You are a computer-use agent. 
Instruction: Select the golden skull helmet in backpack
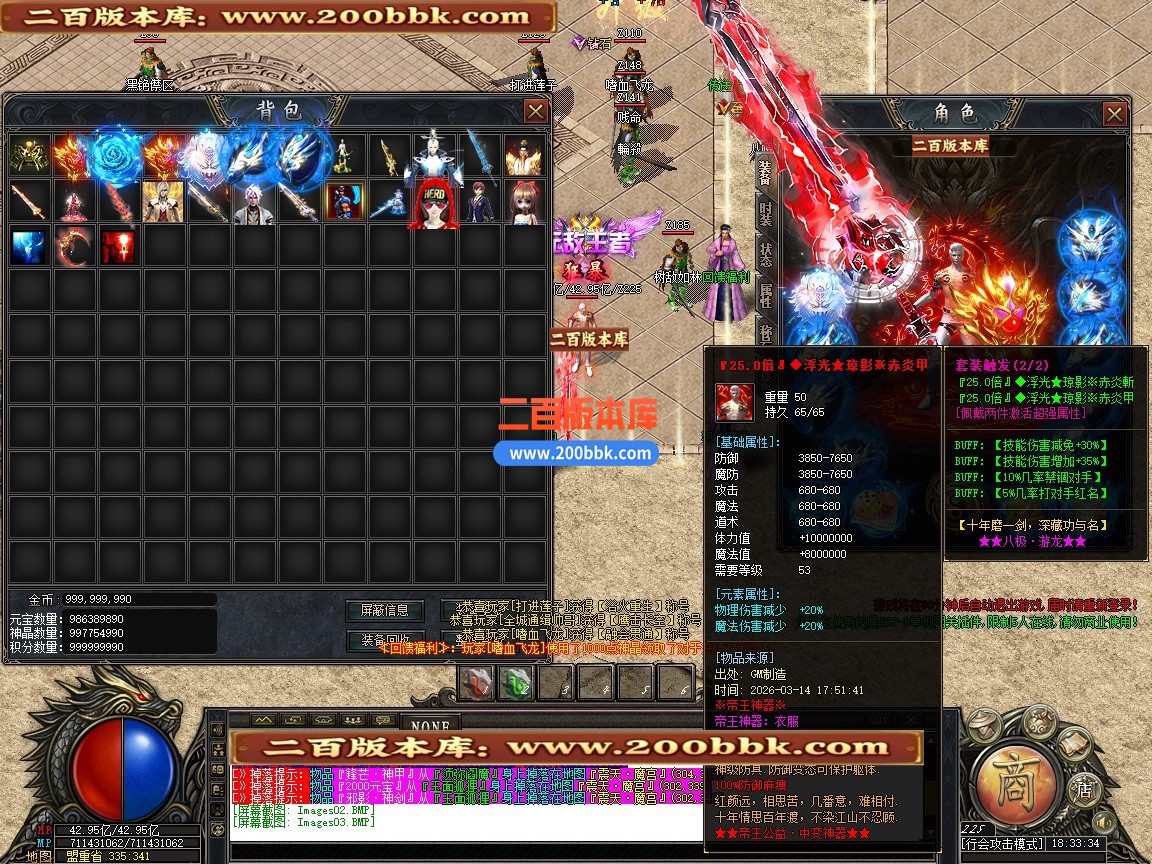pyautogui.click(x=29, y=156)
